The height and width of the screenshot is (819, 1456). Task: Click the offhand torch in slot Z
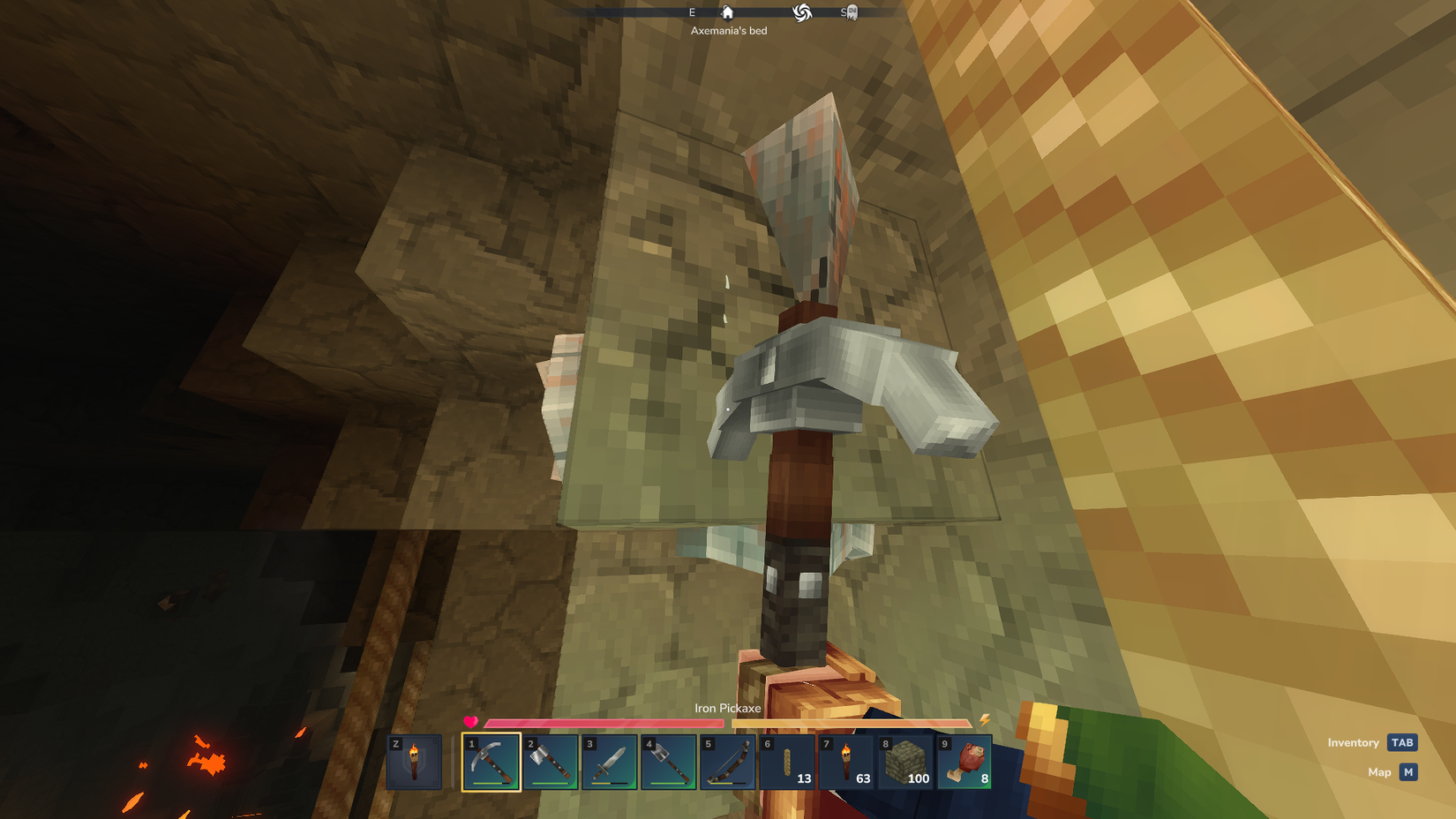point(413,762)
